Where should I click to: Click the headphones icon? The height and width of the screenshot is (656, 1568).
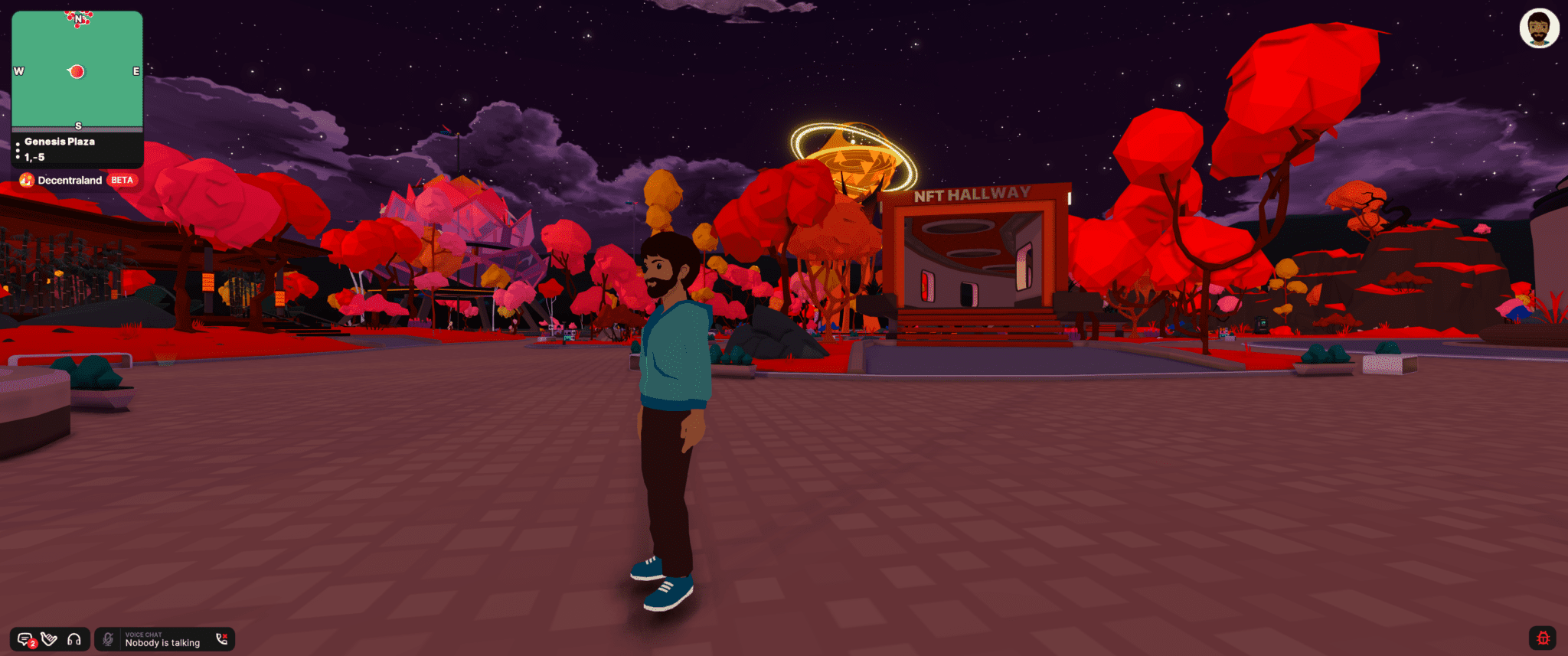(x=74, y=639)
